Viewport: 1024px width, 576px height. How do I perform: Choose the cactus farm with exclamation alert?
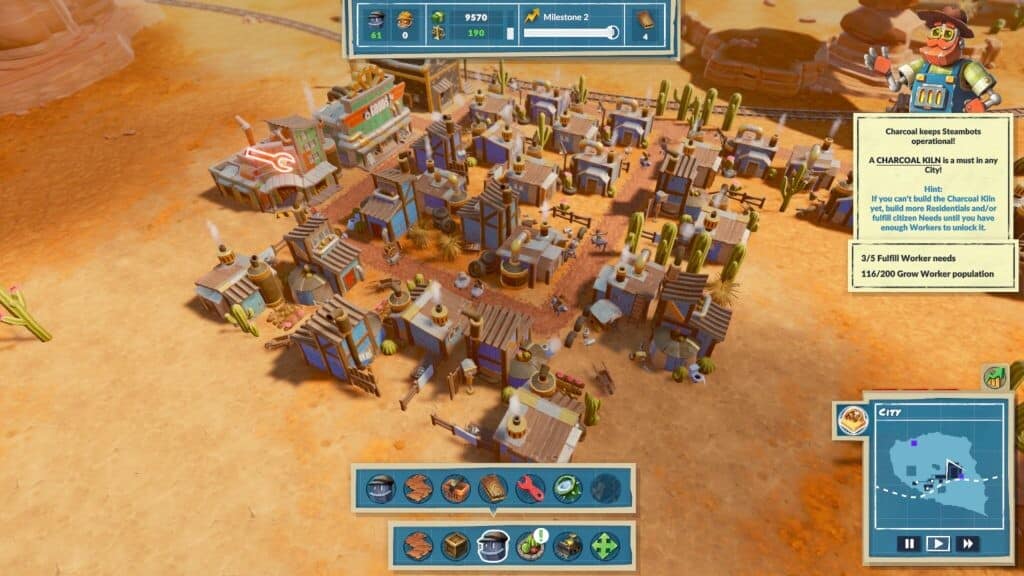(530, 546)
